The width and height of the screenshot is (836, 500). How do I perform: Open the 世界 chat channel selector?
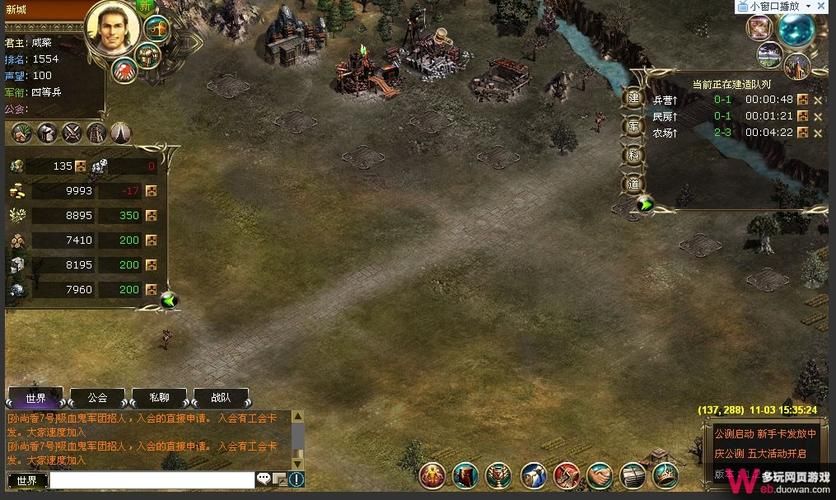[x=27, y=481]
